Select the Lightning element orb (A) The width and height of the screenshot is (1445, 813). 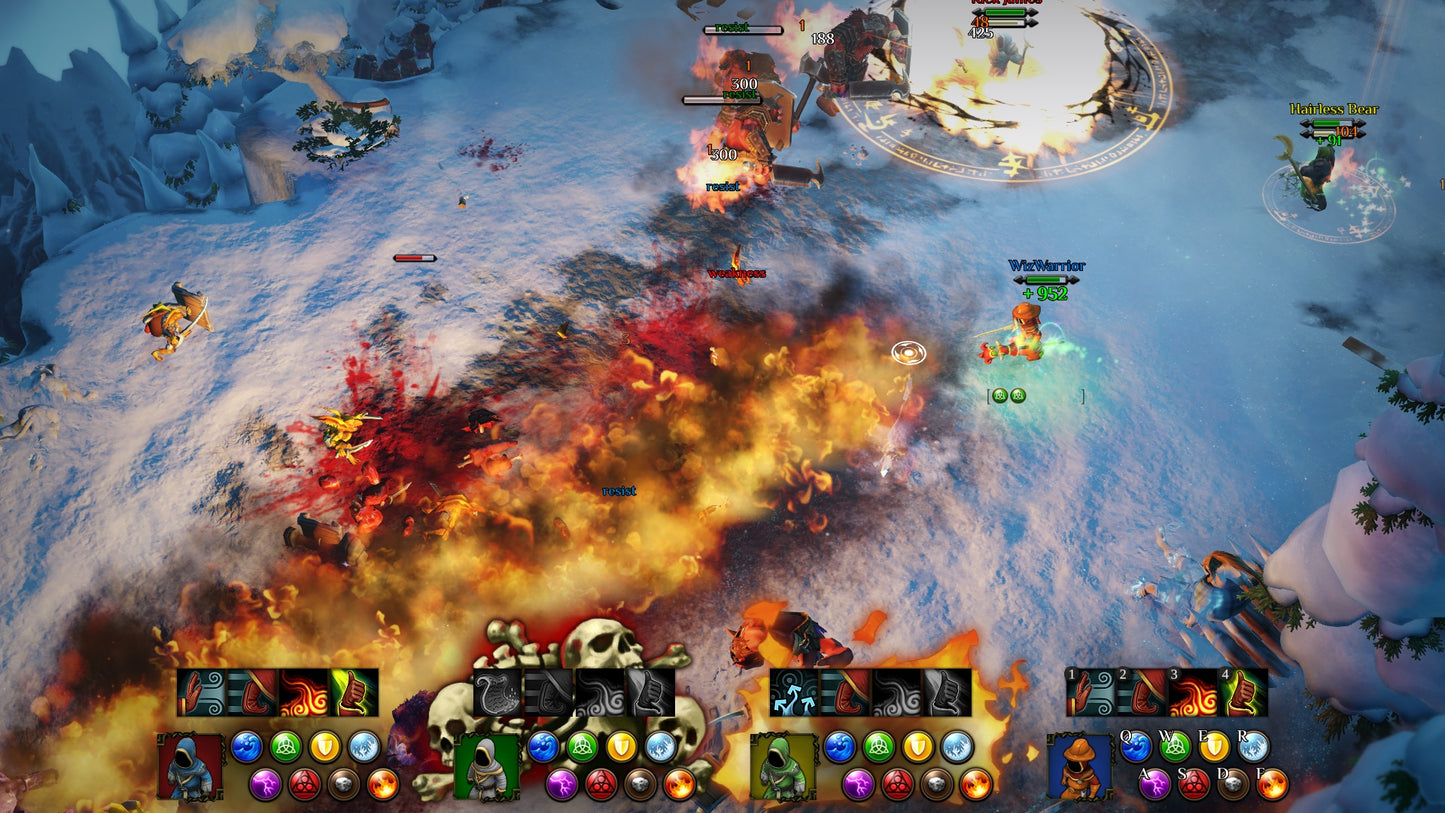click(x=1154, y=783)
